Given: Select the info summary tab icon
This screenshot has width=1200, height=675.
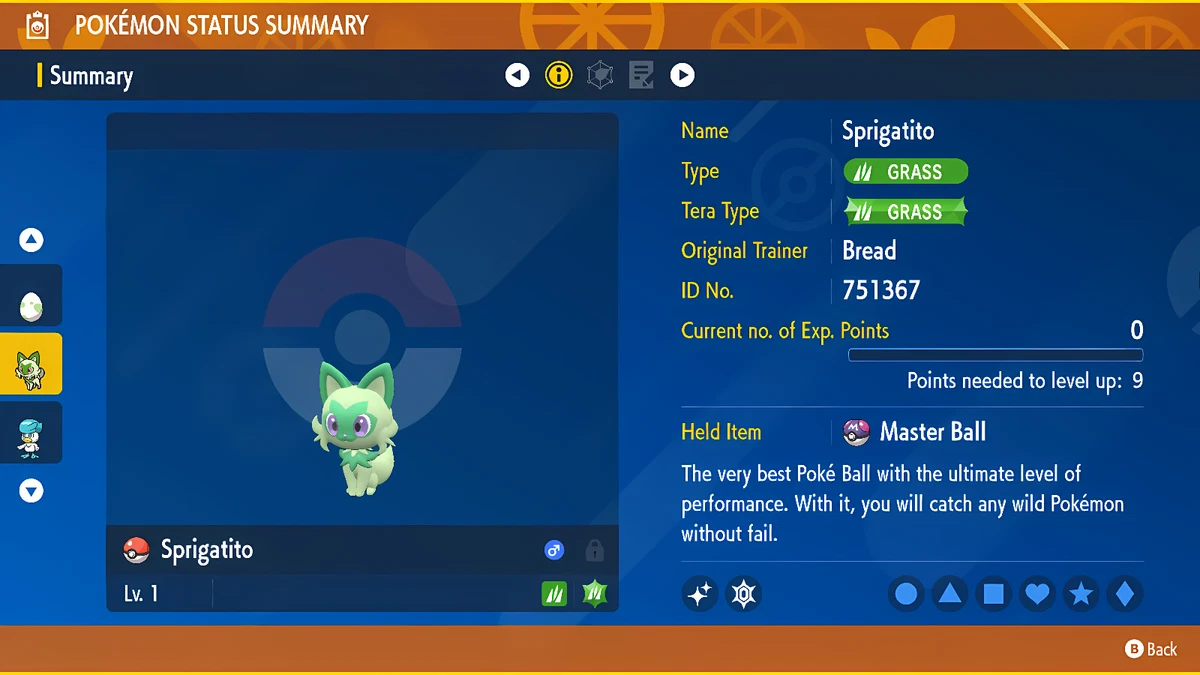Looking at the screenshot, I should [558, 75].
